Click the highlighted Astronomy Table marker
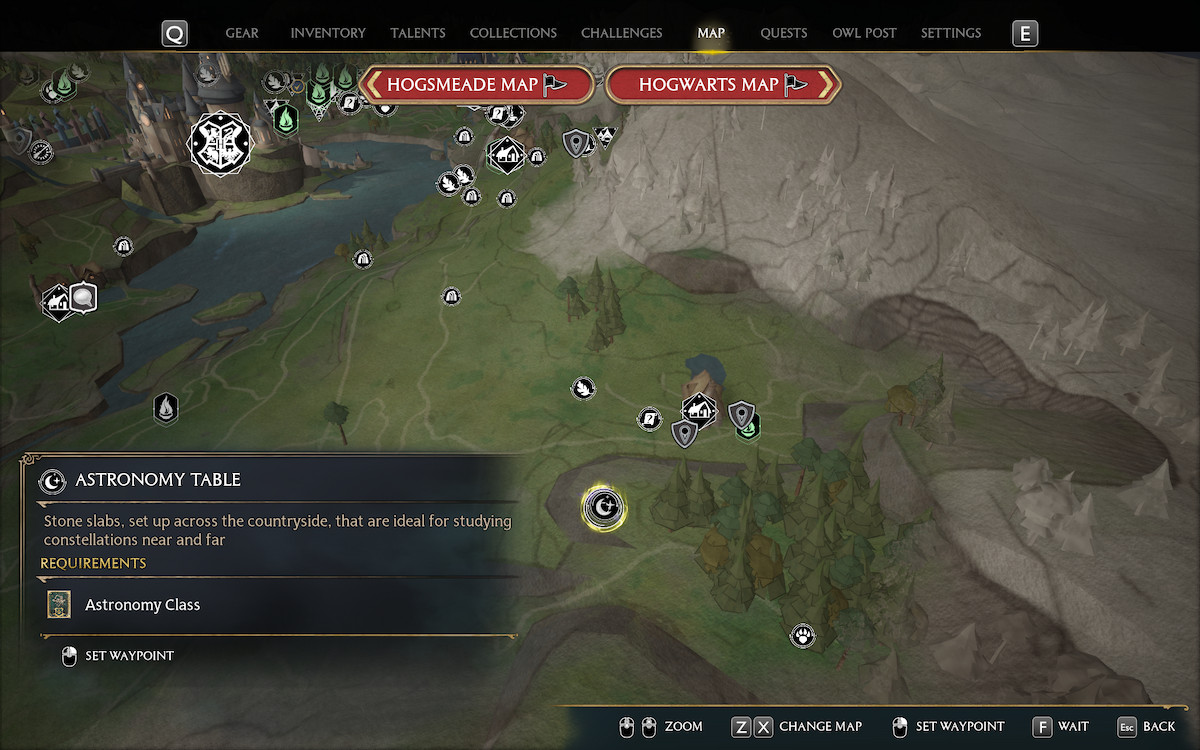This screenshot has height=750, width=1200. (604, 508)
